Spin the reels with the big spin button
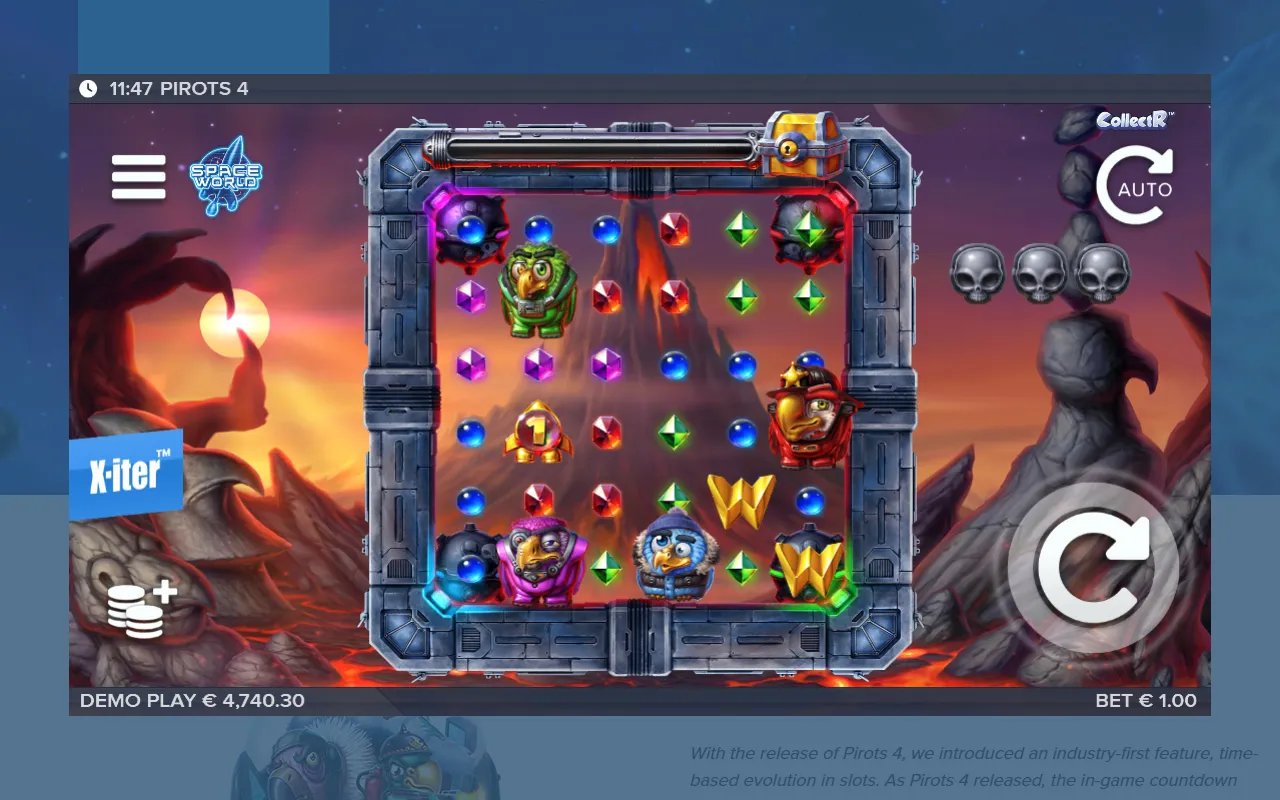This screenshot has width=1280, height=800. [x=1093, y=568]
